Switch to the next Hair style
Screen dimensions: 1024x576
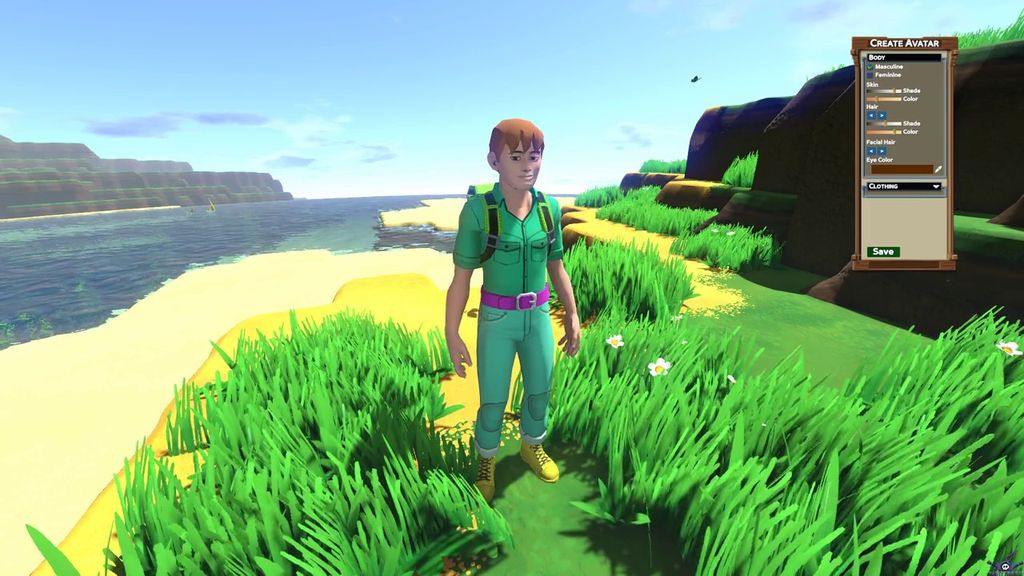coord(882,115)
